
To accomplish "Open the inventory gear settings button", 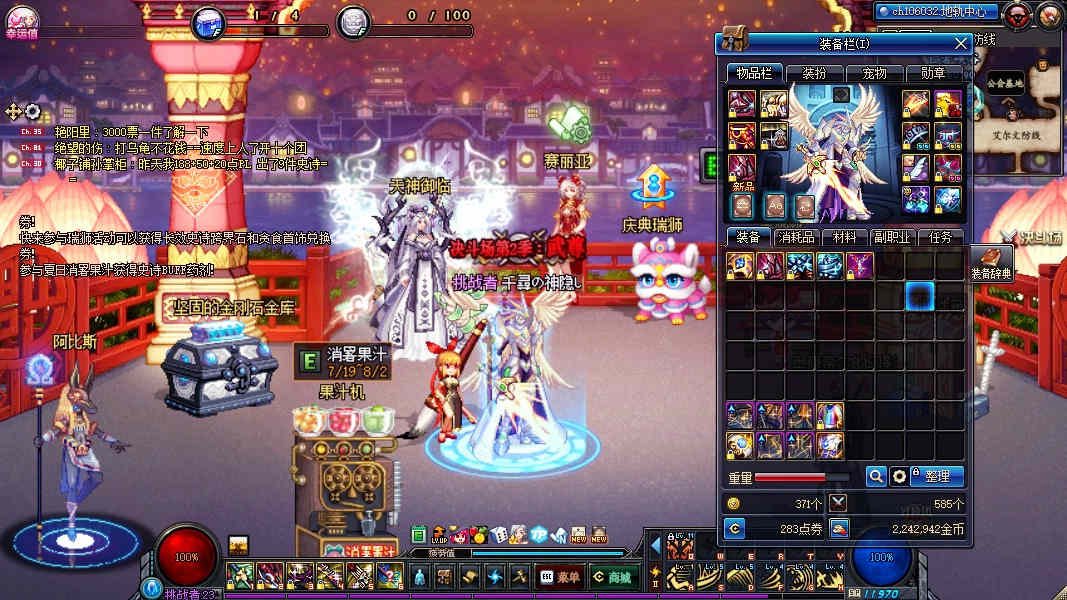I will (x=899, y=477).
